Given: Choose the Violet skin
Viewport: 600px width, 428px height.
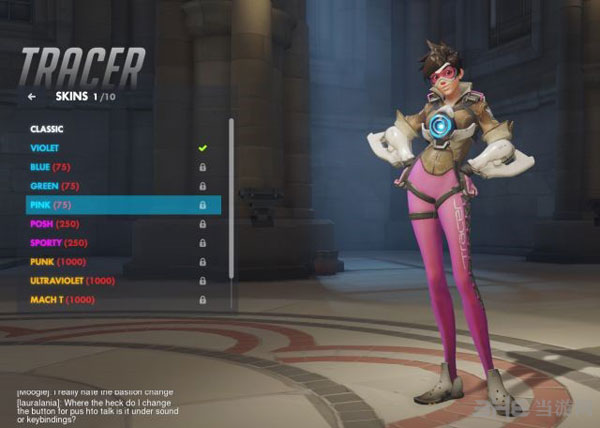Looking at the screenshot, I should [45, 148].
